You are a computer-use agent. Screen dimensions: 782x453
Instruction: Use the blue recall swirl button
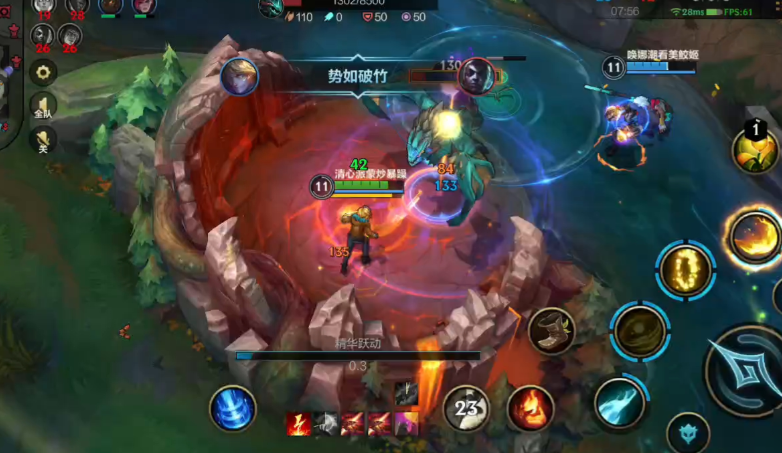coord(232,409)
